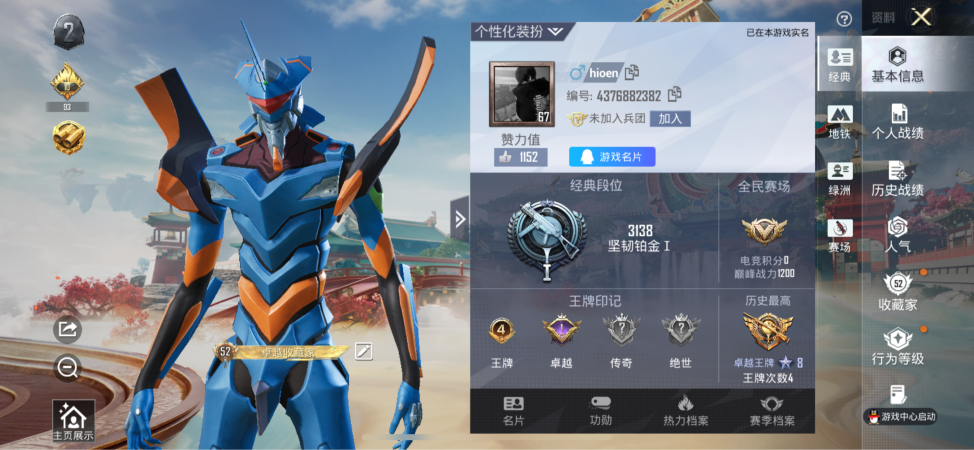Switch to the 地铁 mode tab
Viewport: 974px width, 450px height.
[839, 122]
